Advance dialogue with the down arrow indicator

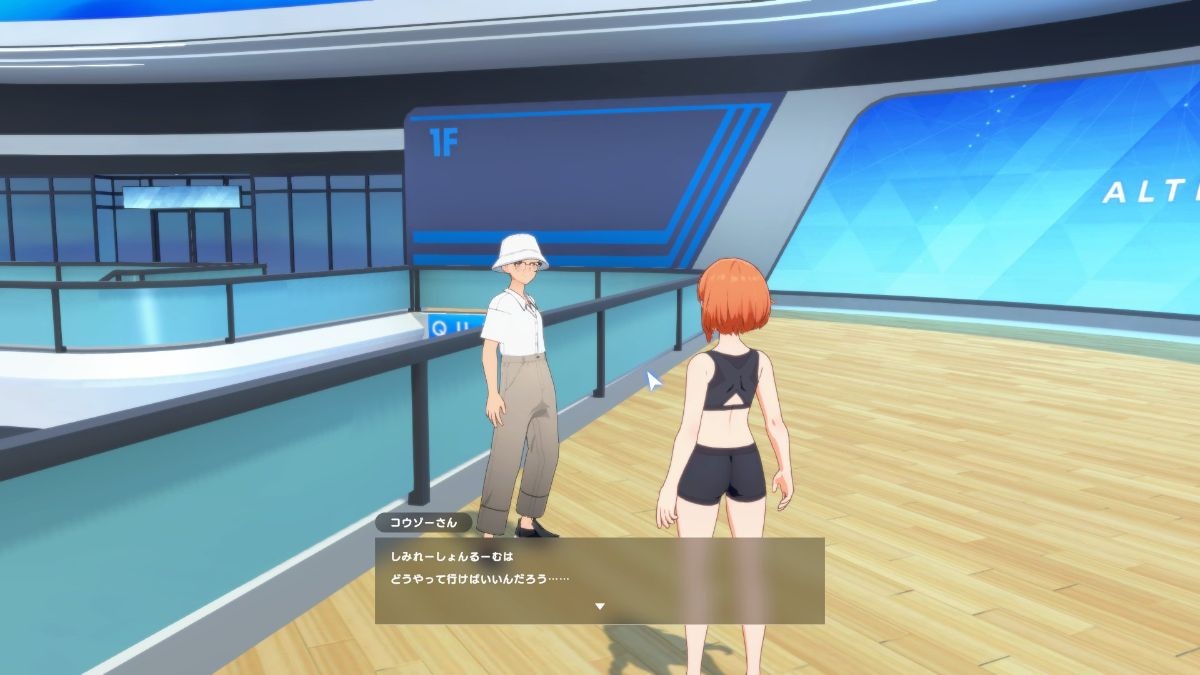pyautogui.click(x=600, y=606)
